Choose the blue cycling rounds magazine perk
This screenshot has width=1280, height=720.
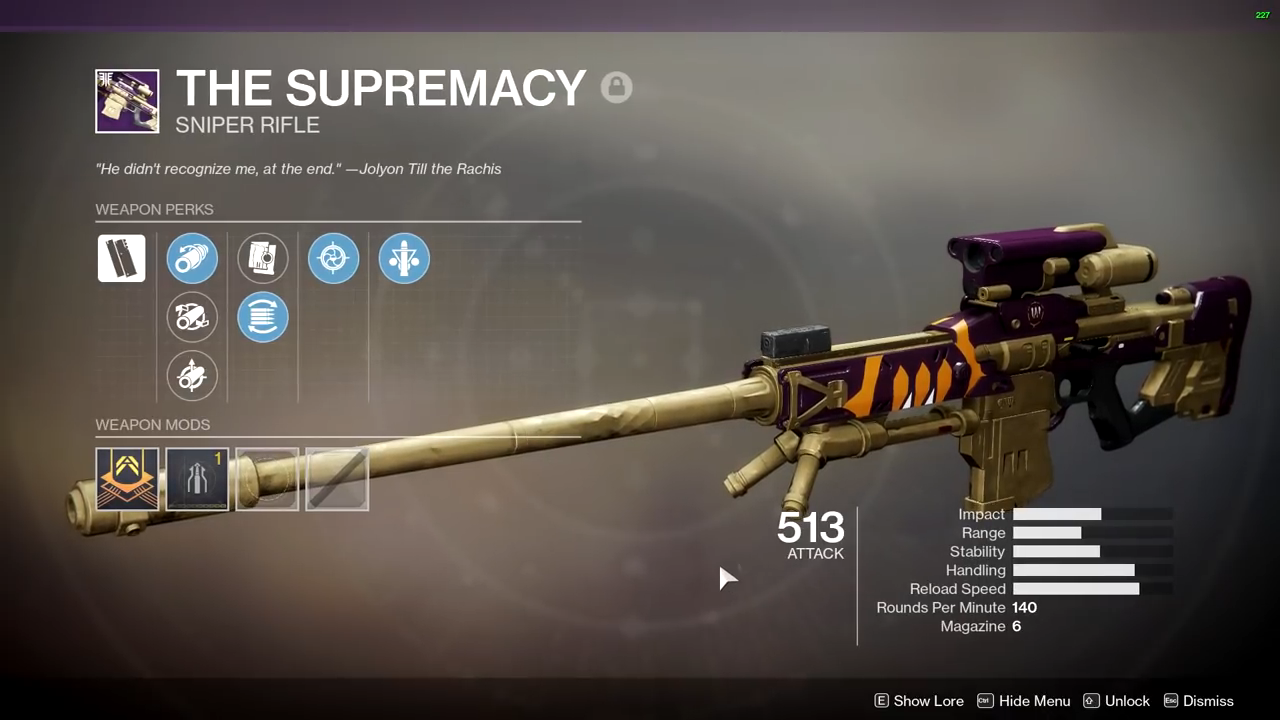pyautogui.click(x=263, y=318)
